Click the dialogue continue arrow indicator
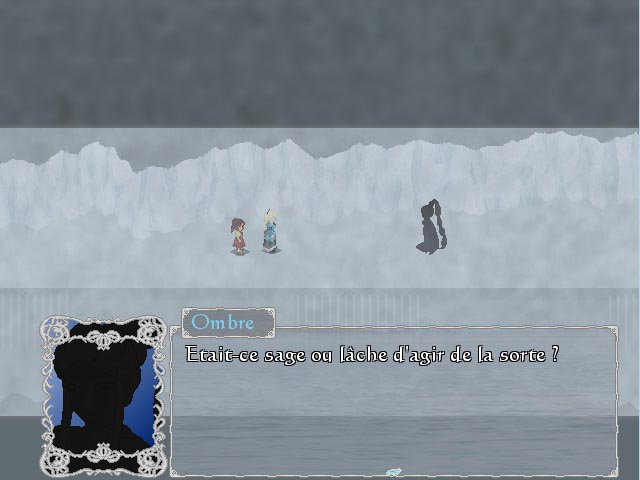This screenshot has width=640, height=480. pos(393,472)
